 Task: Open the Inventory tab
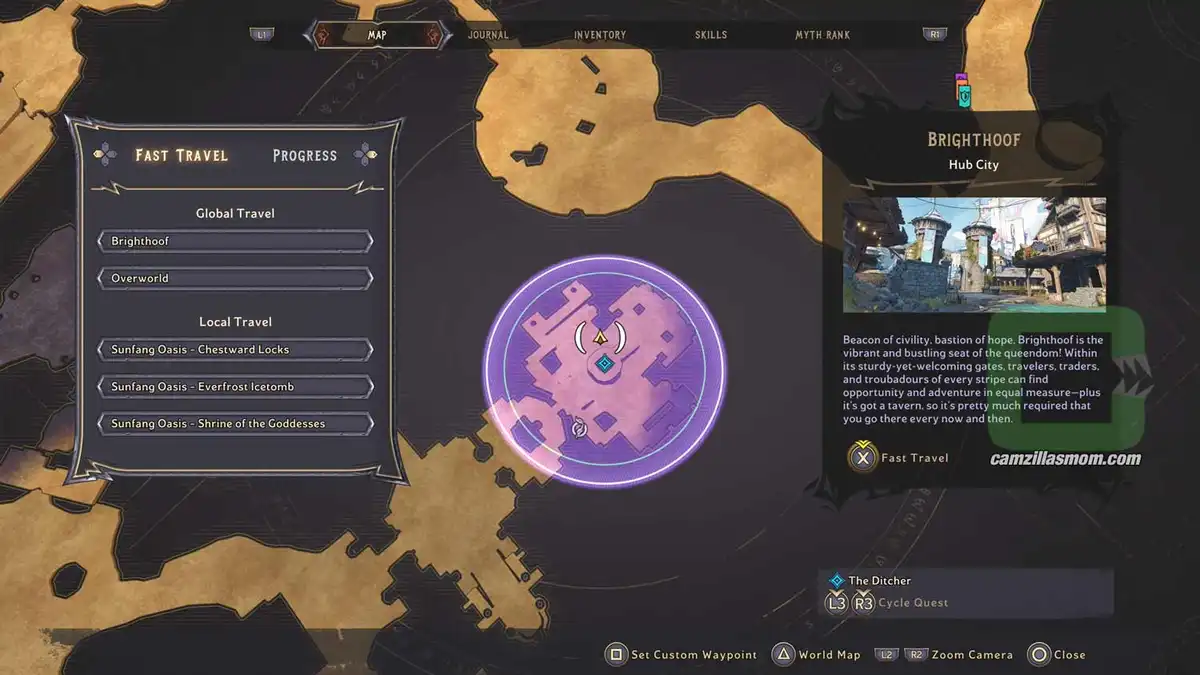pyautogui.click(x=600, y=35)
